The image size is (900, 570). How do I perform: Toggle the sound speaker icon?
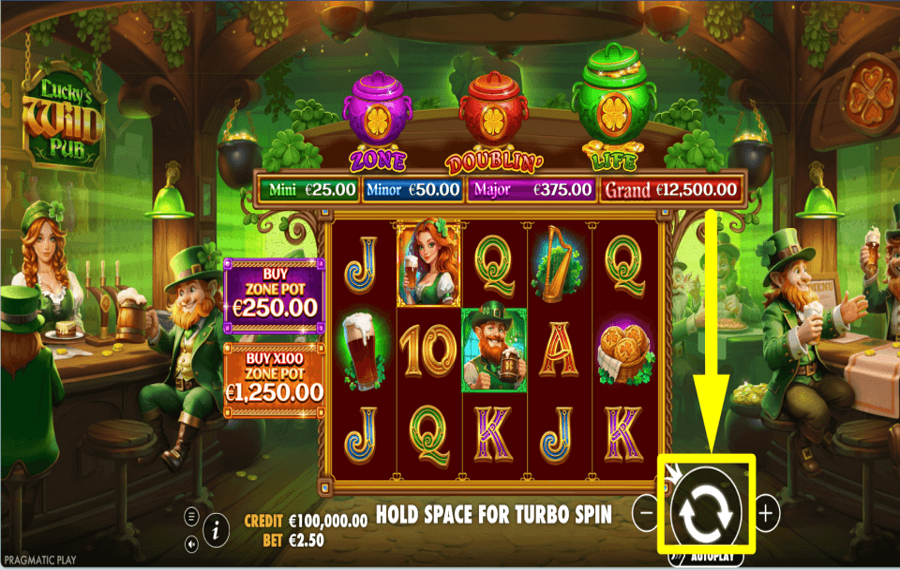point(191,545)
